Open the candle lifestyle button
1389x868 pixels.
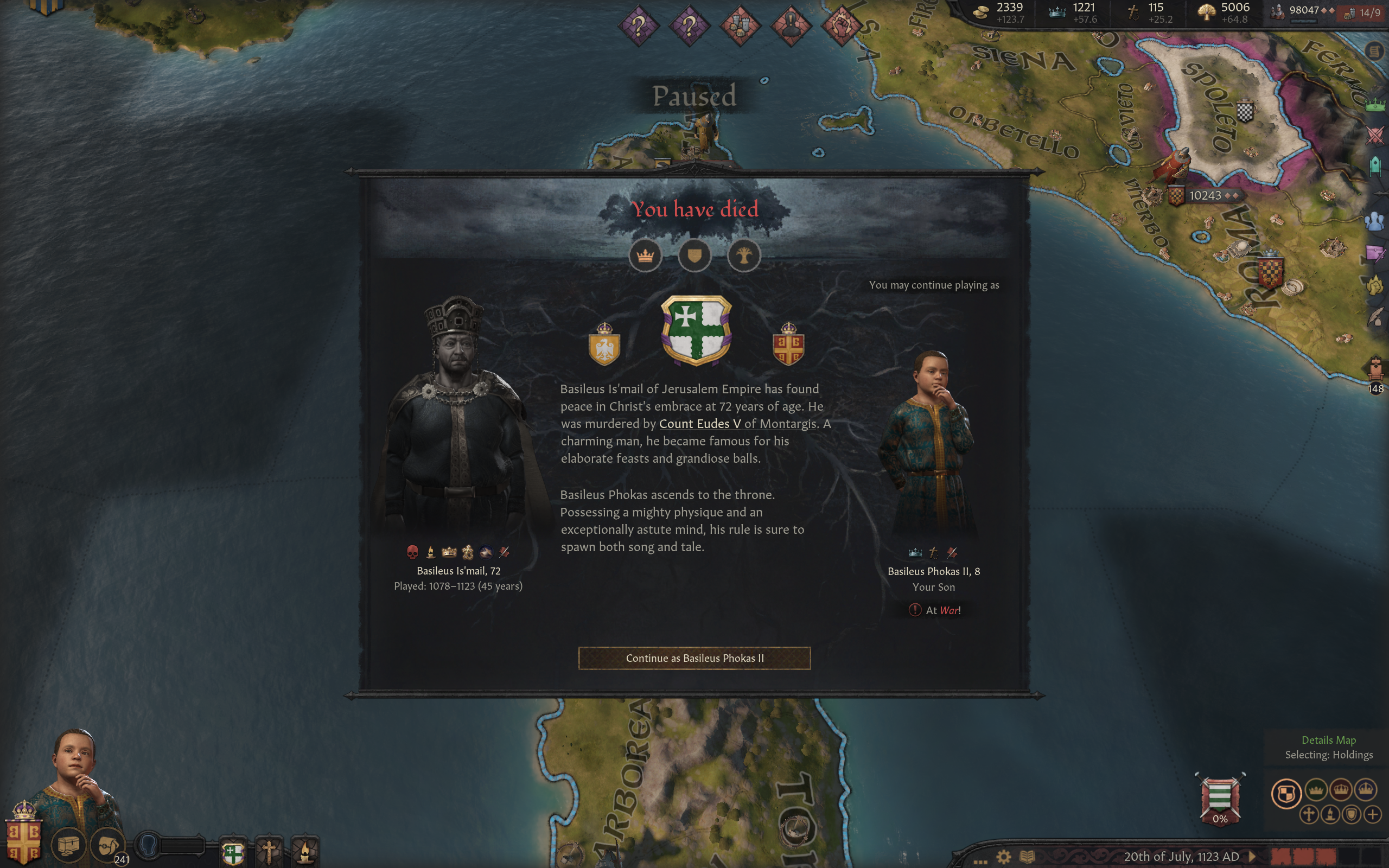305,852
